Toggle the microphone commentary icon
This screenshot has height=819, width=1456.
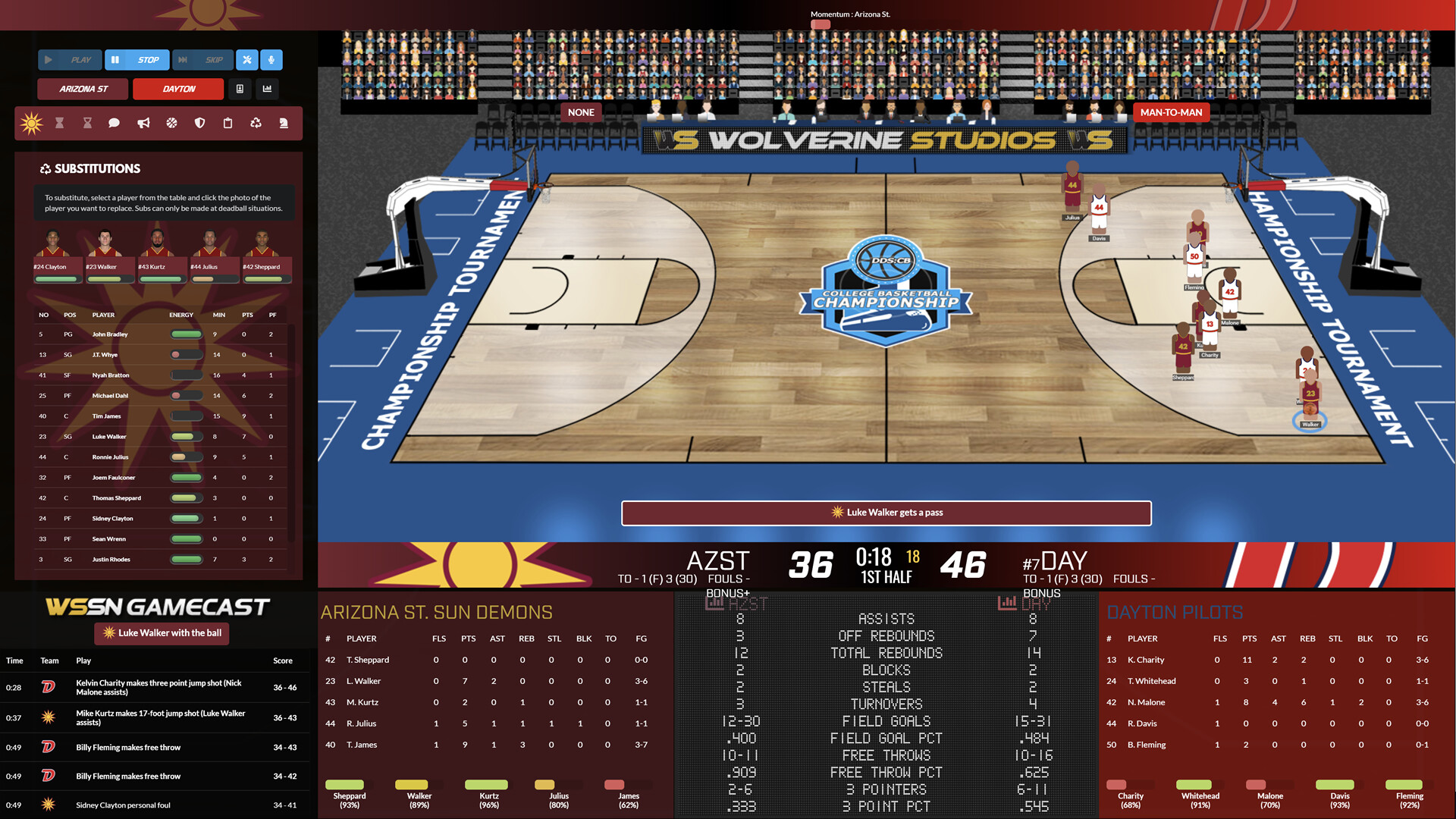click(270, 60)
